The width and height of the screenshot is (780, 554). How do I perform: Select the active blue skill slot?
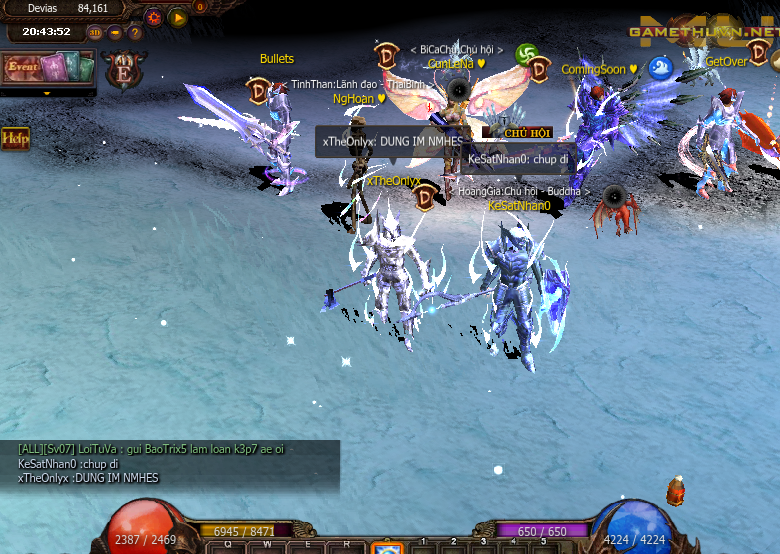pyautogui.click(x=387, y=548)
